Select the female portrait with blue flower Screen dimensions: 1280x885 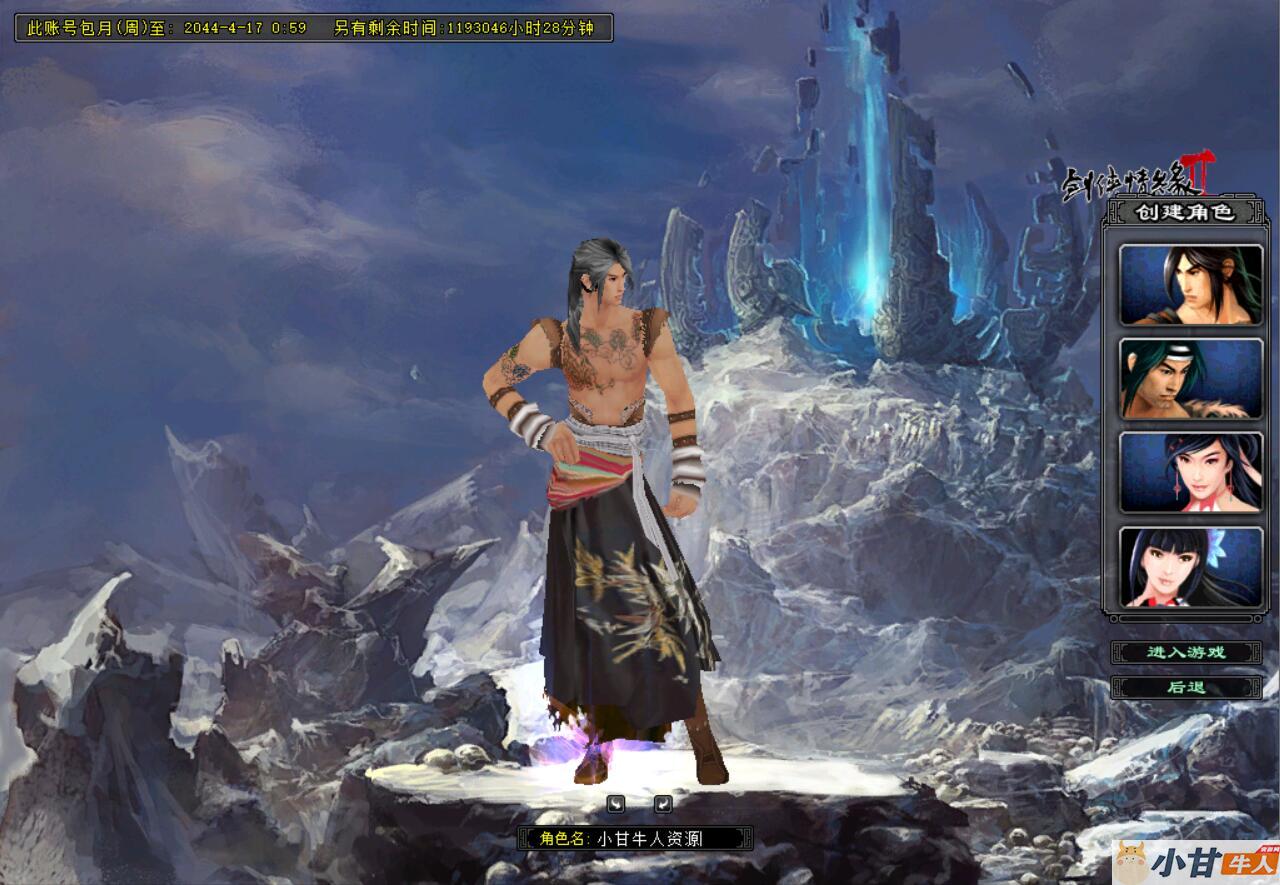(x=1190, y=567)
